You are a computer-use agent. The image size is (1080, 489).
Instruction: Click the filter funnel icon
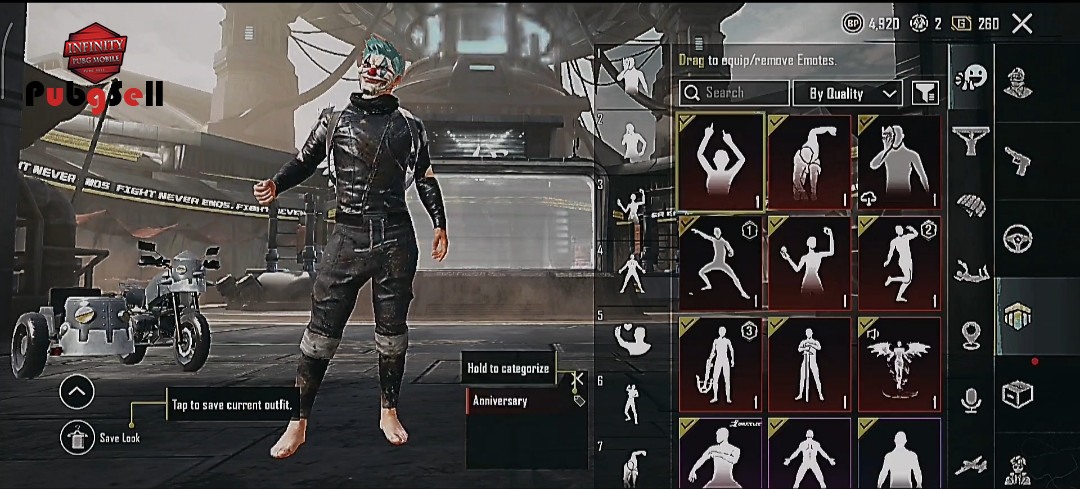click(x=925, y=93)
